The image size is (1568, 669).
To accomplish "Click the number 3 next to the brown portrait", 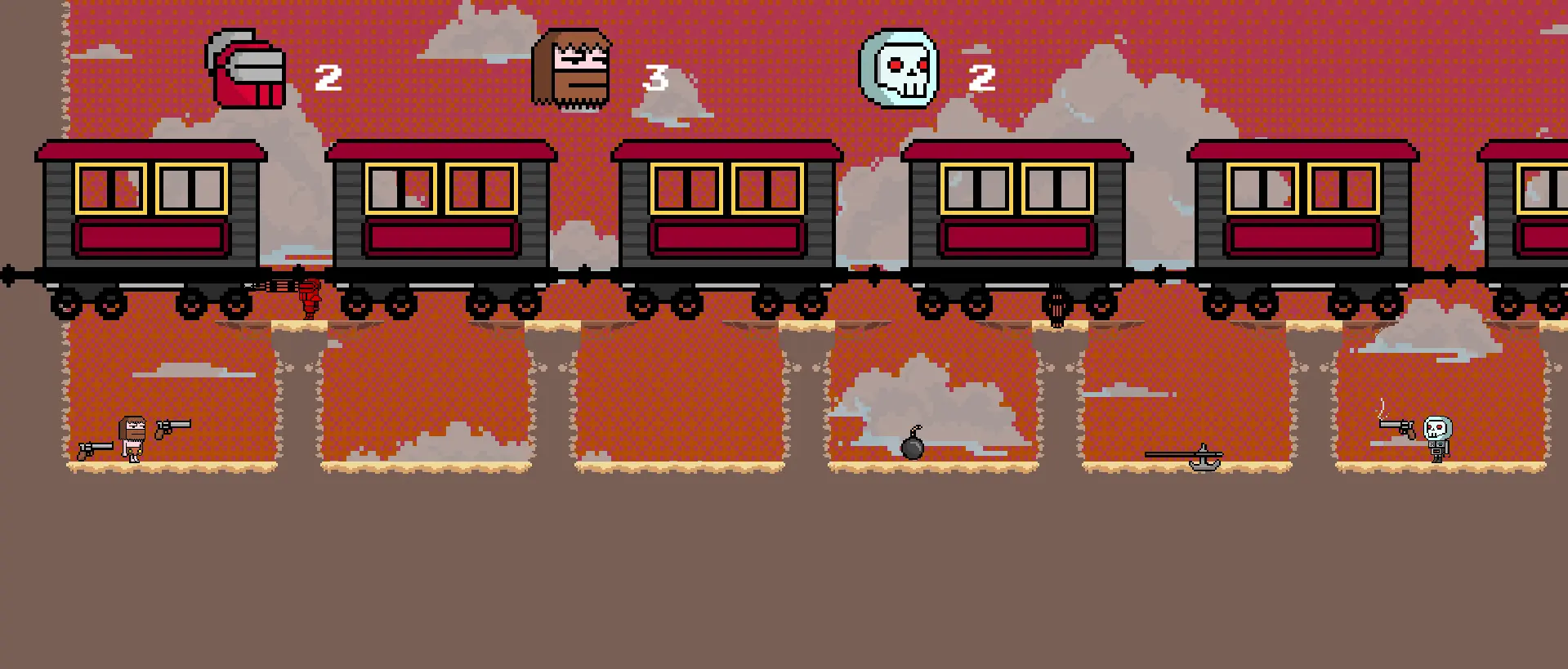I will (x=659, y=79).
